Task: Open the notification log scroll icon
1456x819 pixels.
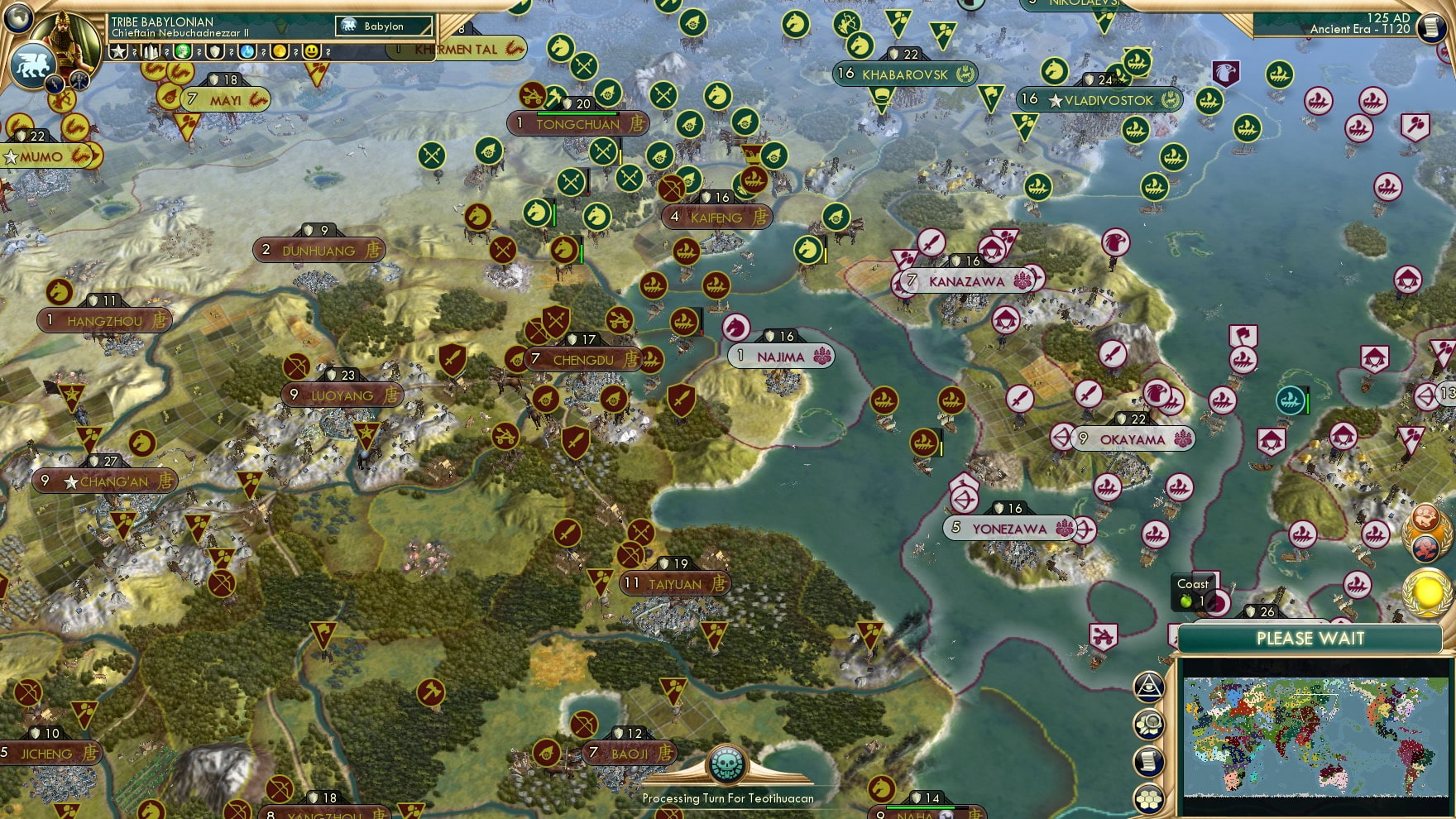Action: tap(1150, 762)
